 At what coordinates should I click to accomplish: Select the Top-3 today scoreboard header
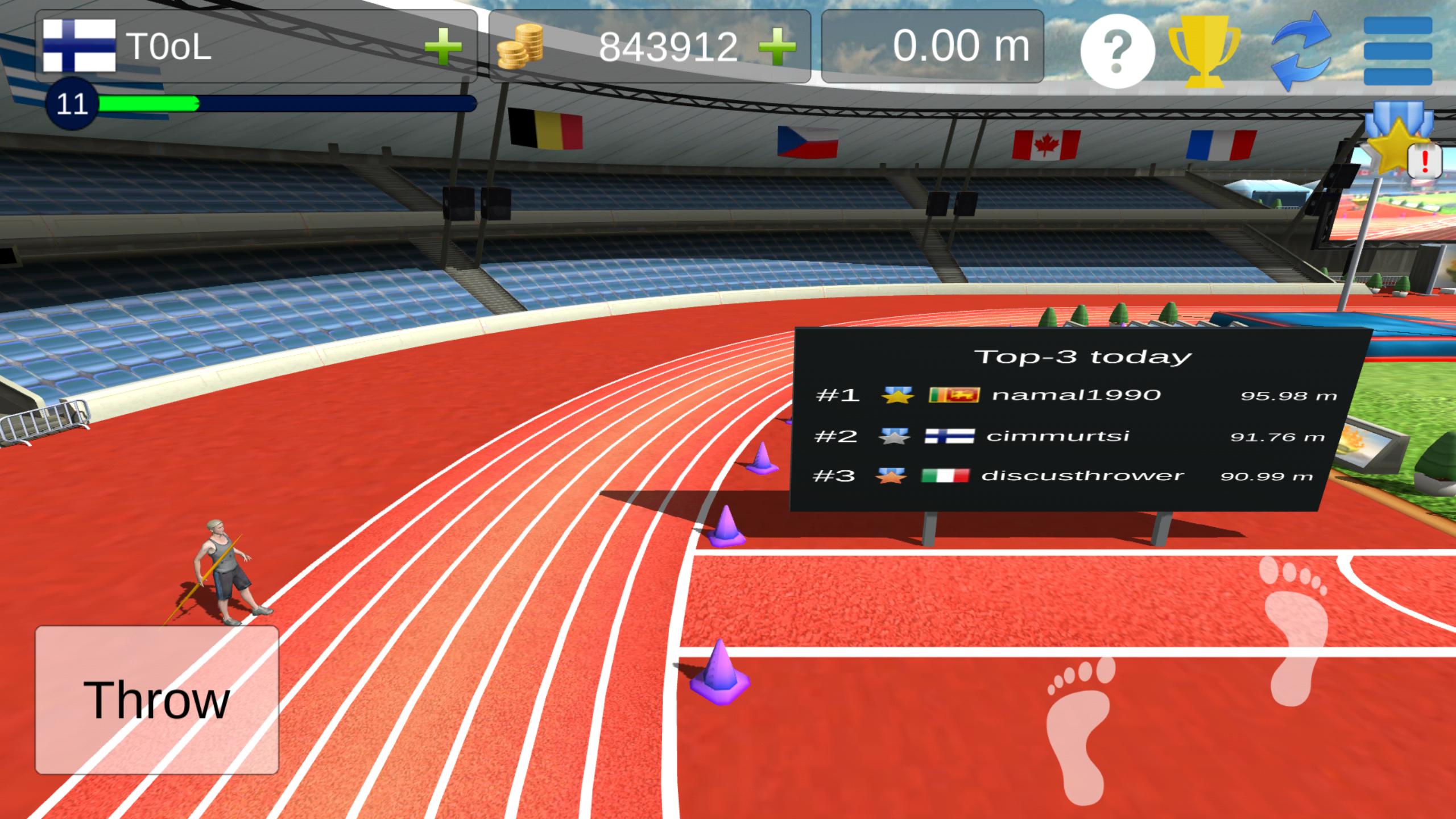pyautogui.click(x=1081, y=357)
